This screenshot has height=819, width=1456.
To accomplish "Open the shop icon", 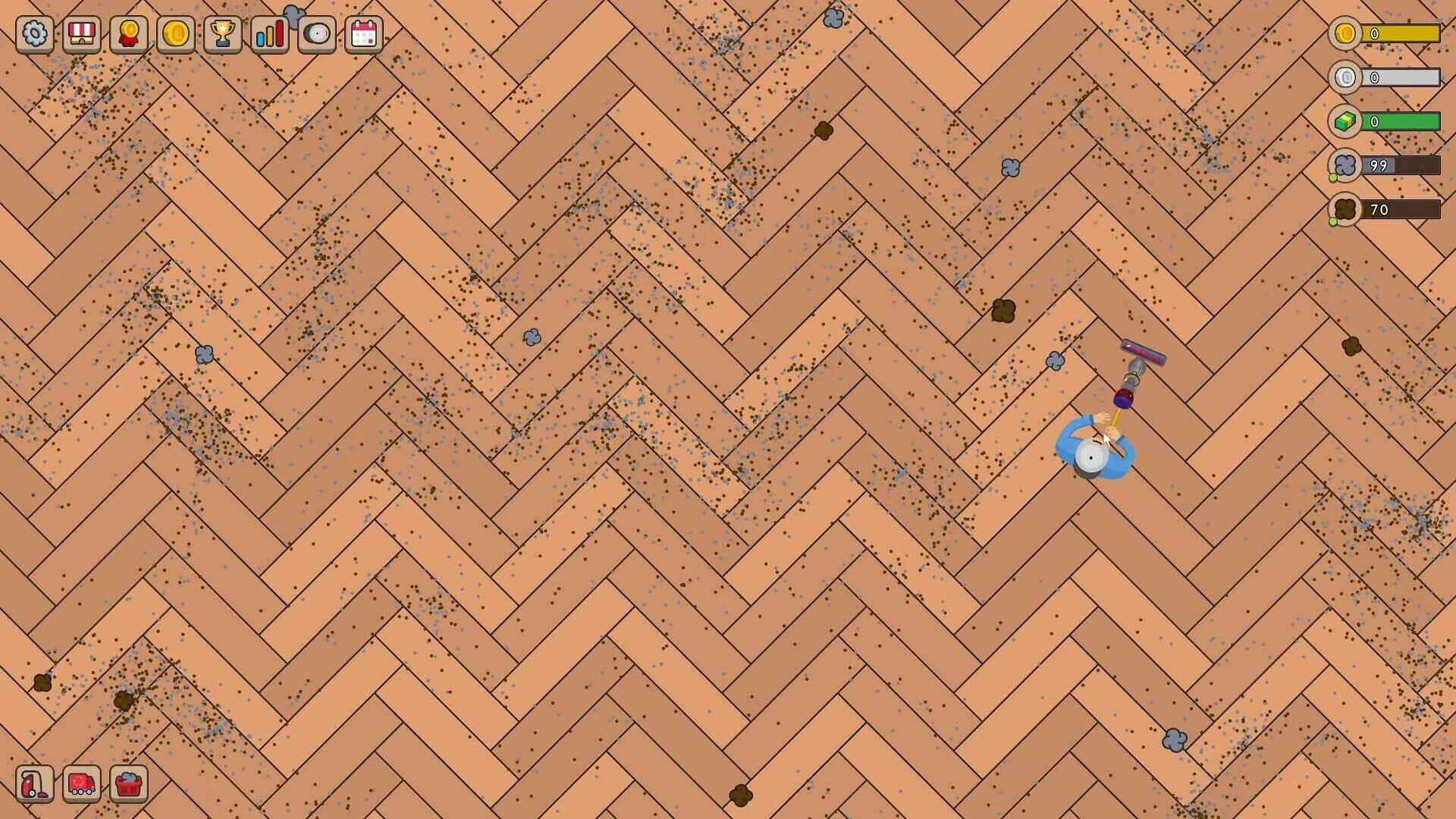I will click(81, 34).
